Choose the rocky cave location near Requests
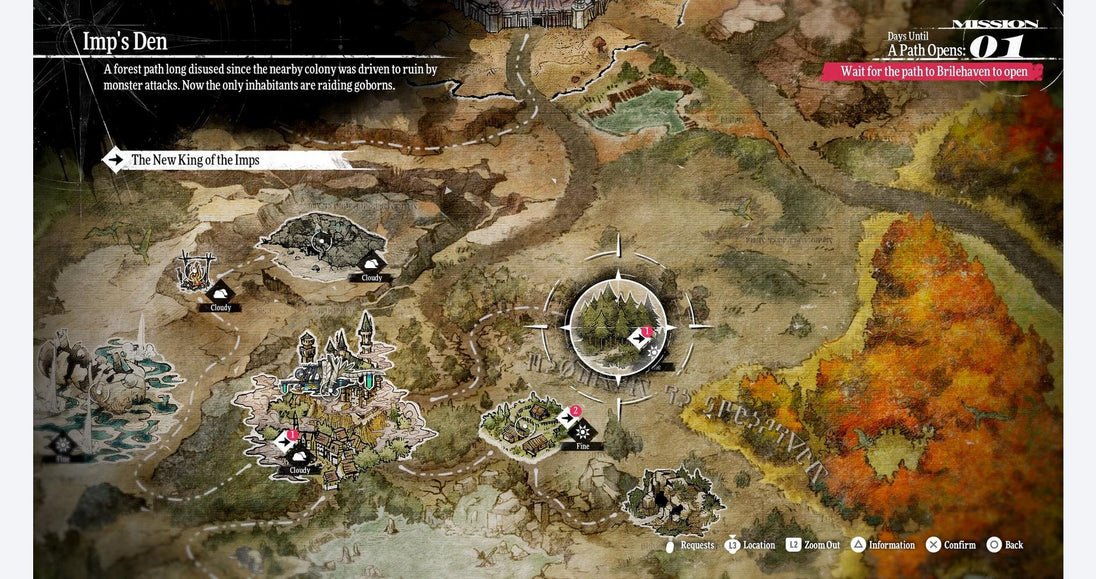The height and width of the screenshot is (579, 1096). click(673, 500)
